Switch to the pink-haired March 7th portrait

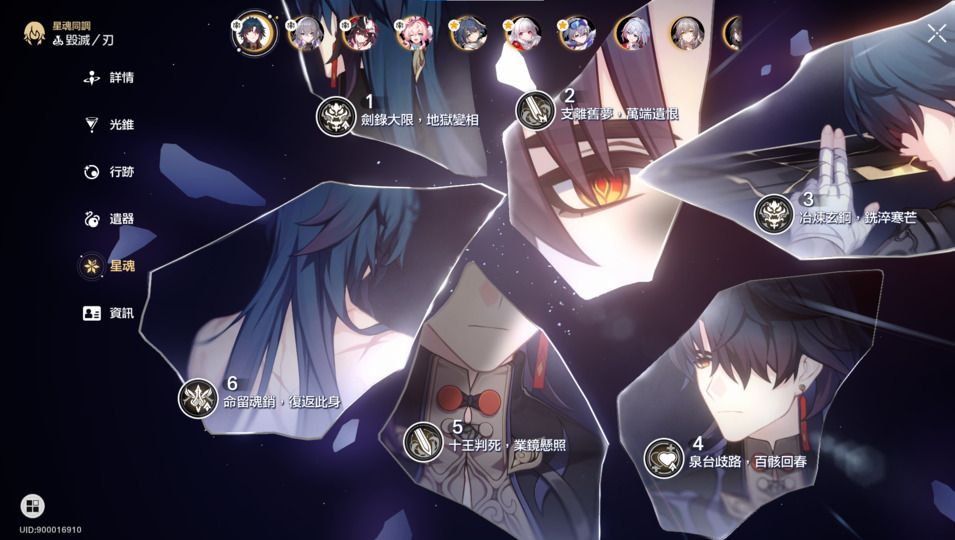click(413, 34)
